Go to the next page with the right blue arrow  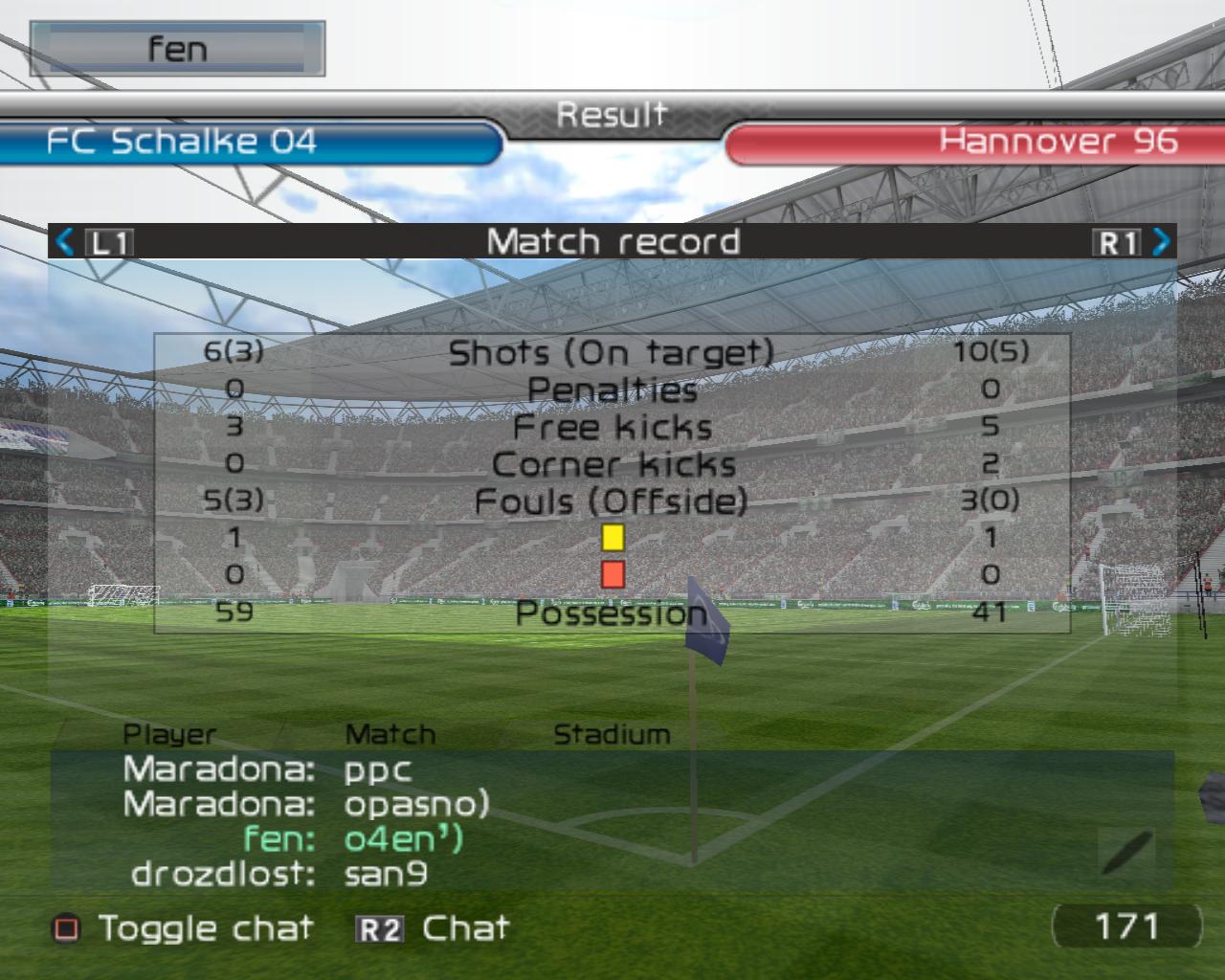1161,241
